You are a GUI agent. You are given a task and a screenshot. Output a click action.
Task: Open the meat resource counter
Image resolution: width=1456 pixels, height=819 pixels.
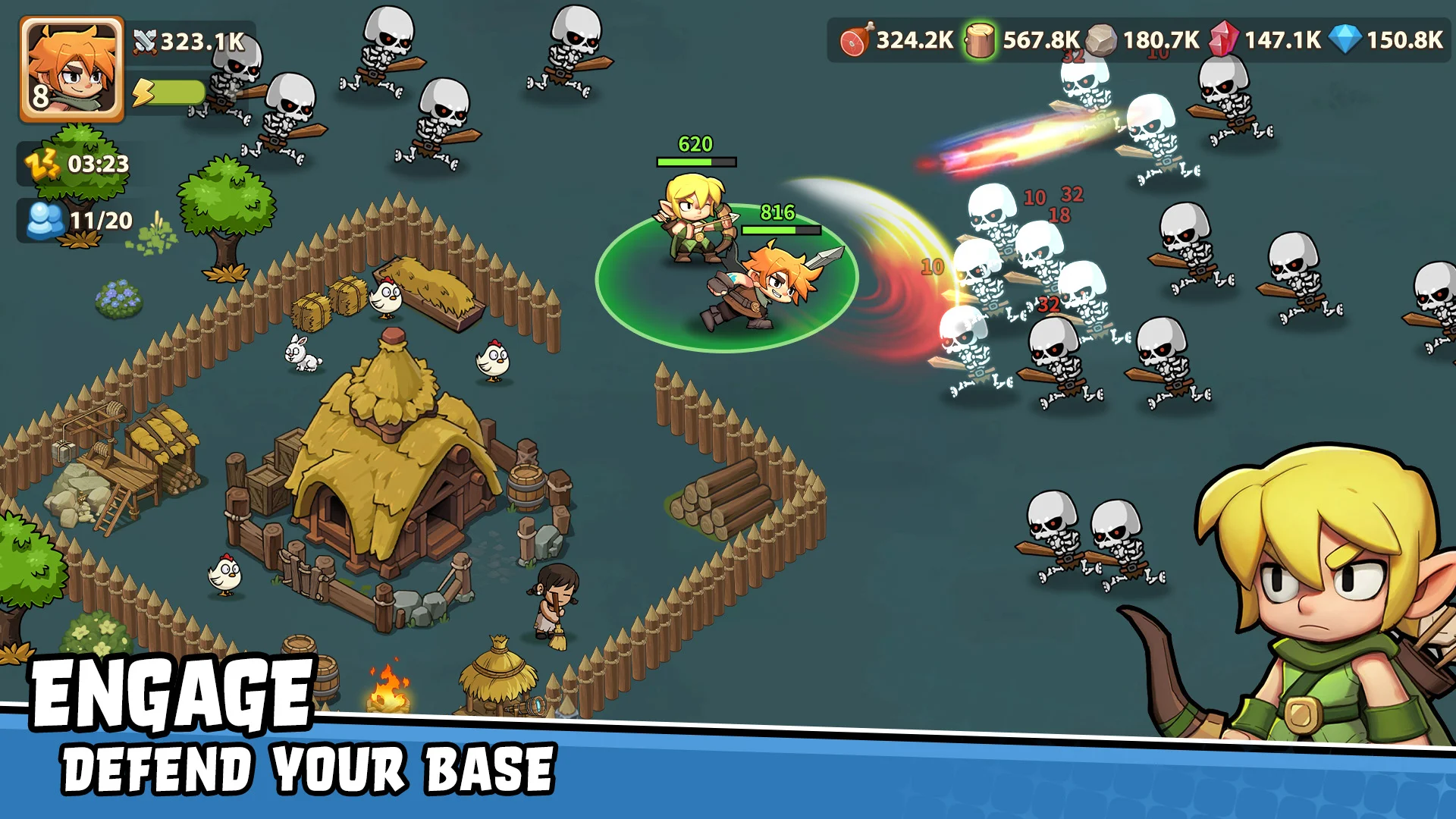point(855,36)
